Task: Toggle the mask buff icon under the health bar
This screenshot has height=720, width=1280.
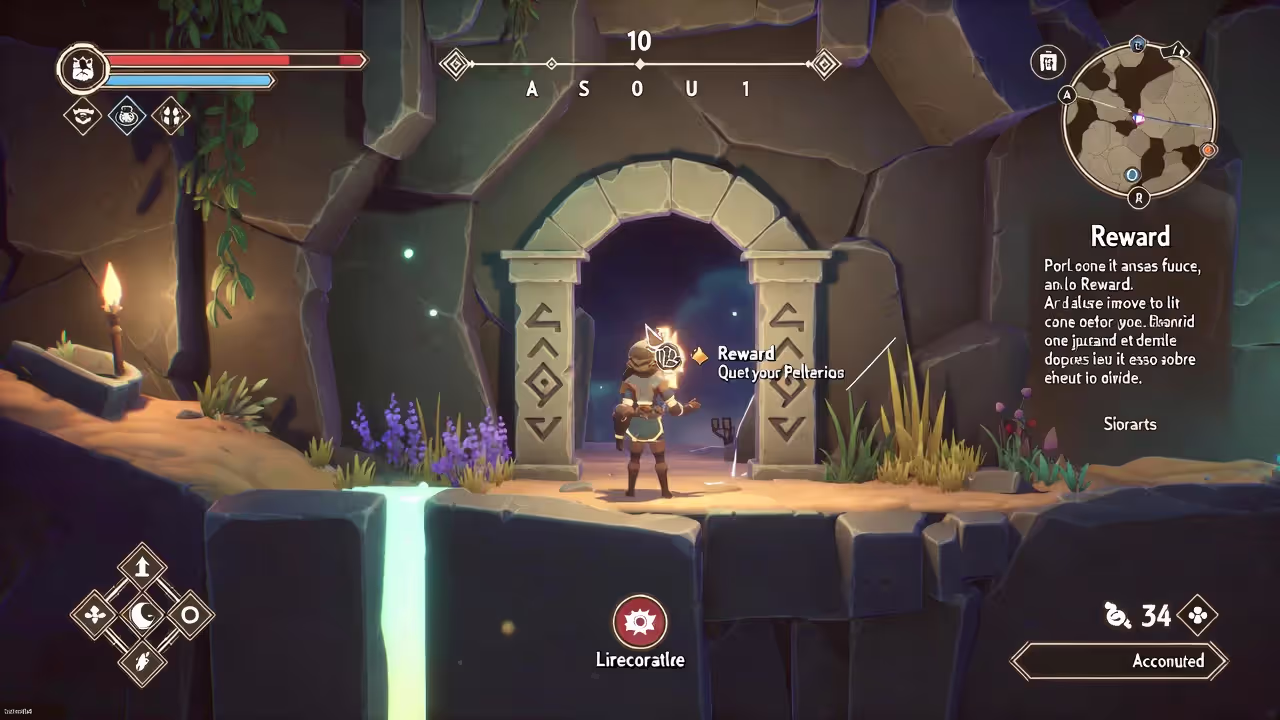Action: coord(172,117)
